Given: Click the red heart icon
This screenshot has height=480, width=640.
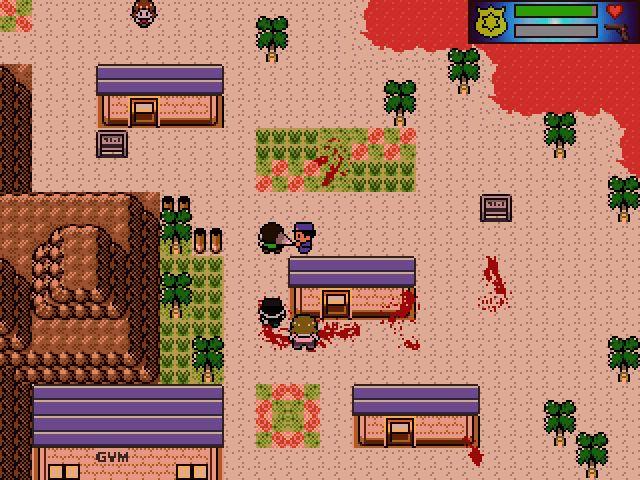Looking at the screenshot, I should 615,11.
